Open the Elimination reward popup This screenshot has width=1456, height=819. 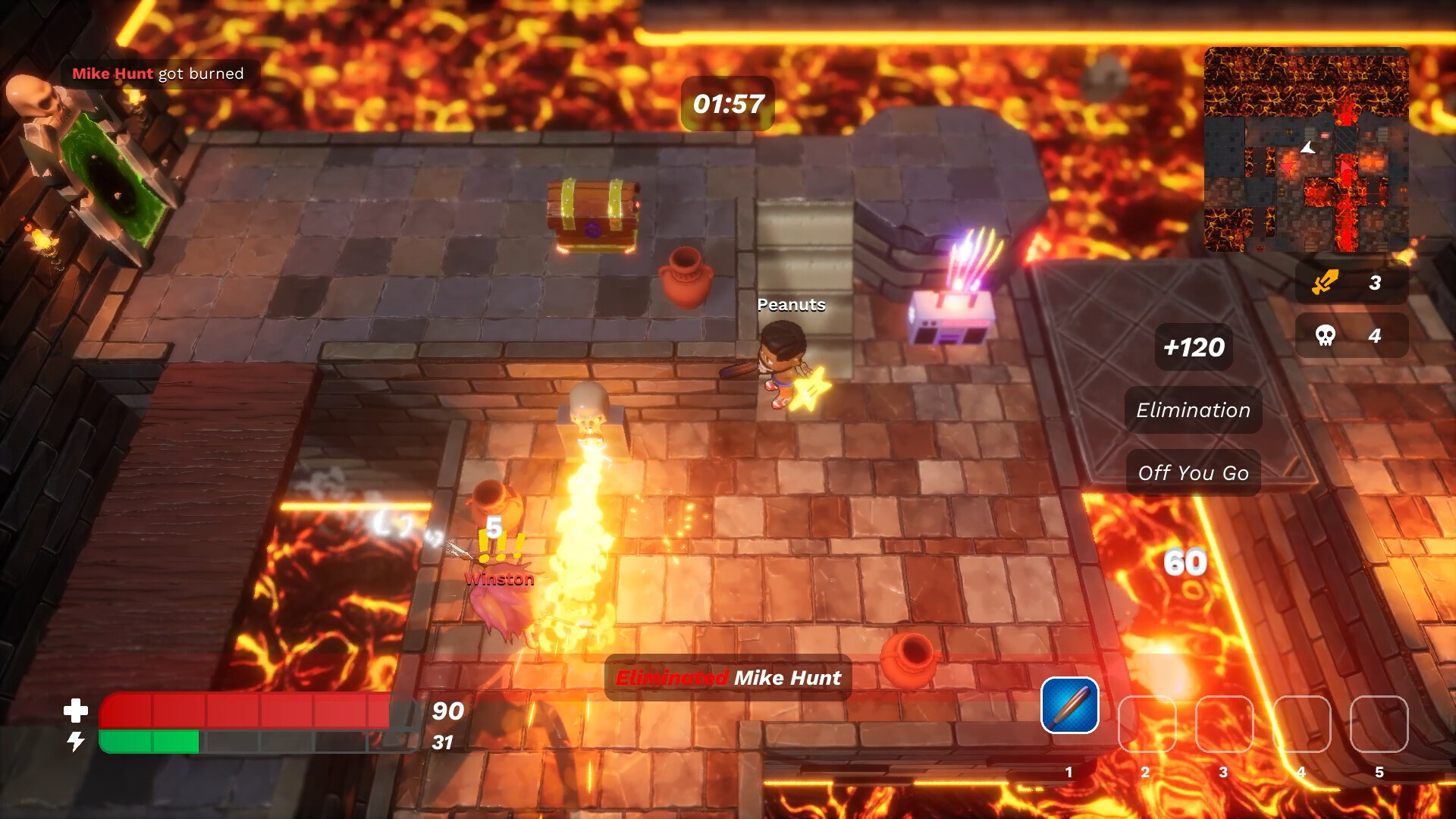tap(1192, 409)
